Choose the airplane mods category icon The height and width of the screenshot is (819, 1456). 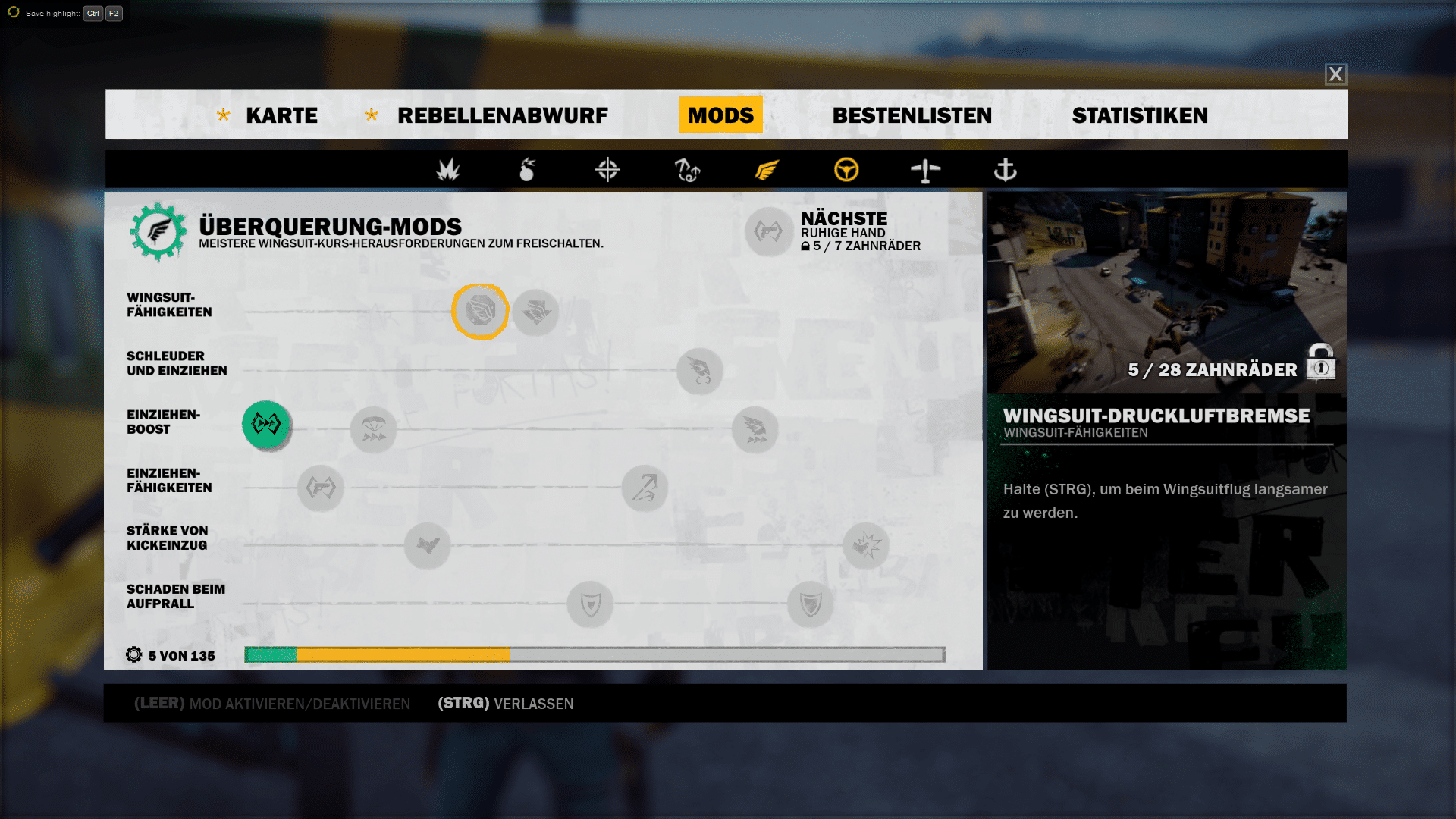[x=925, y=170]
